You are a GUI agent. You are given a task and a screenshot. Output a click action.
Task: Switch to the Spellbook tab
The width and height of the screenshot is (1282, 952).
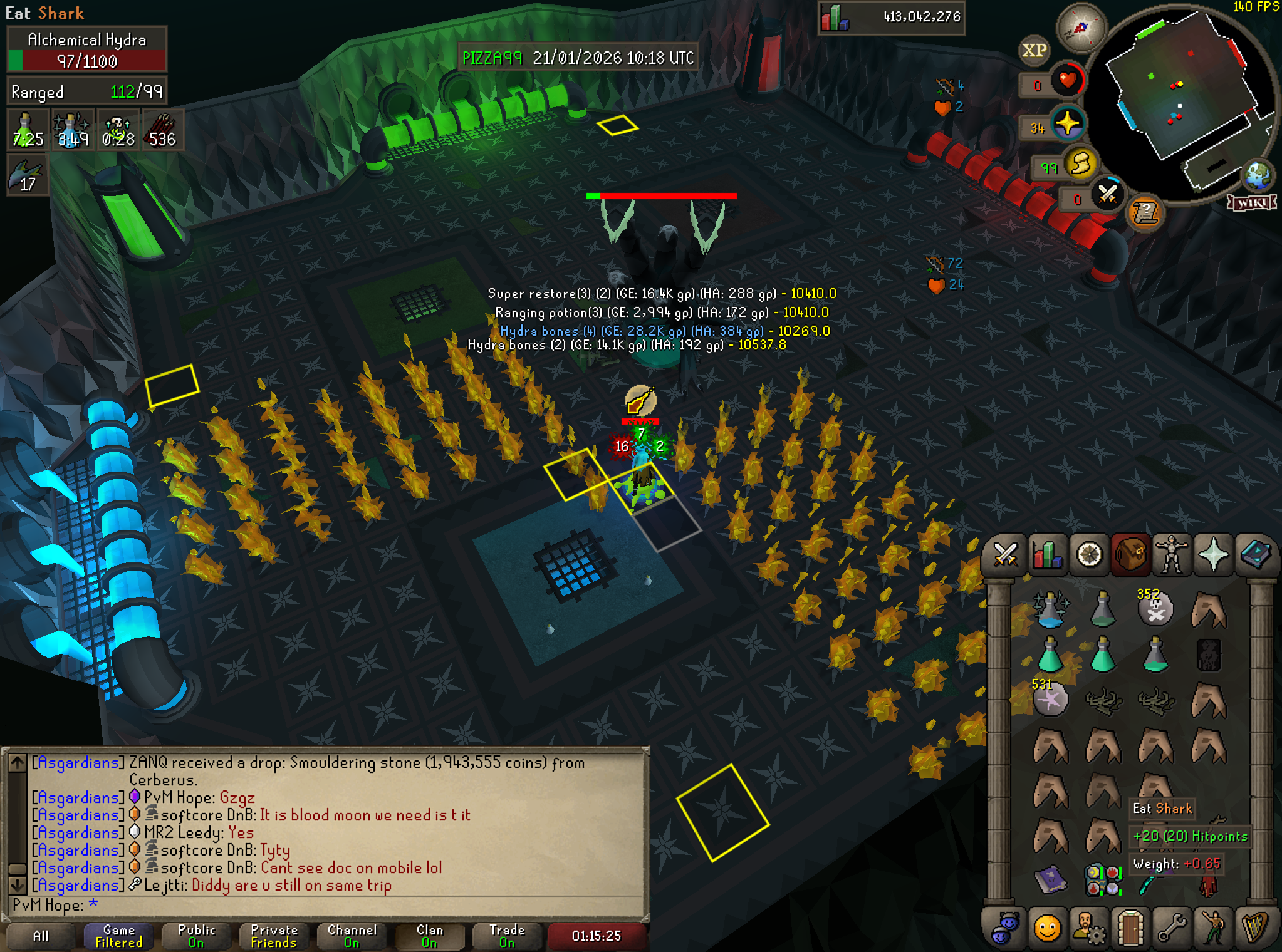(1256, 555)
